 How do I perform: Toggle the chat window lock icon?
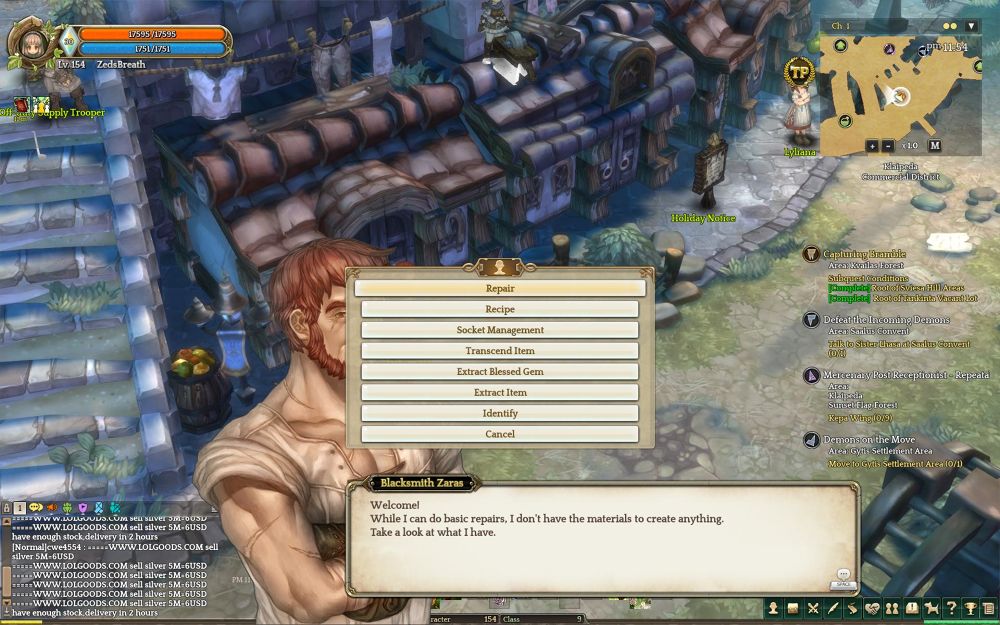pos(6,508)
